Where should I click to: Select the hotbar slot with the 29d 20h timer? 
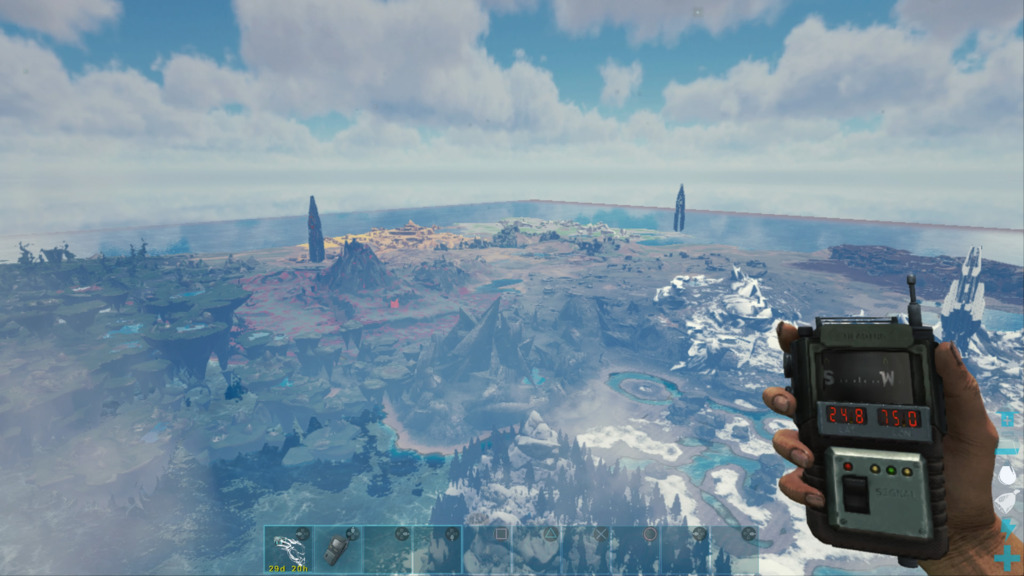pos(288,550)
